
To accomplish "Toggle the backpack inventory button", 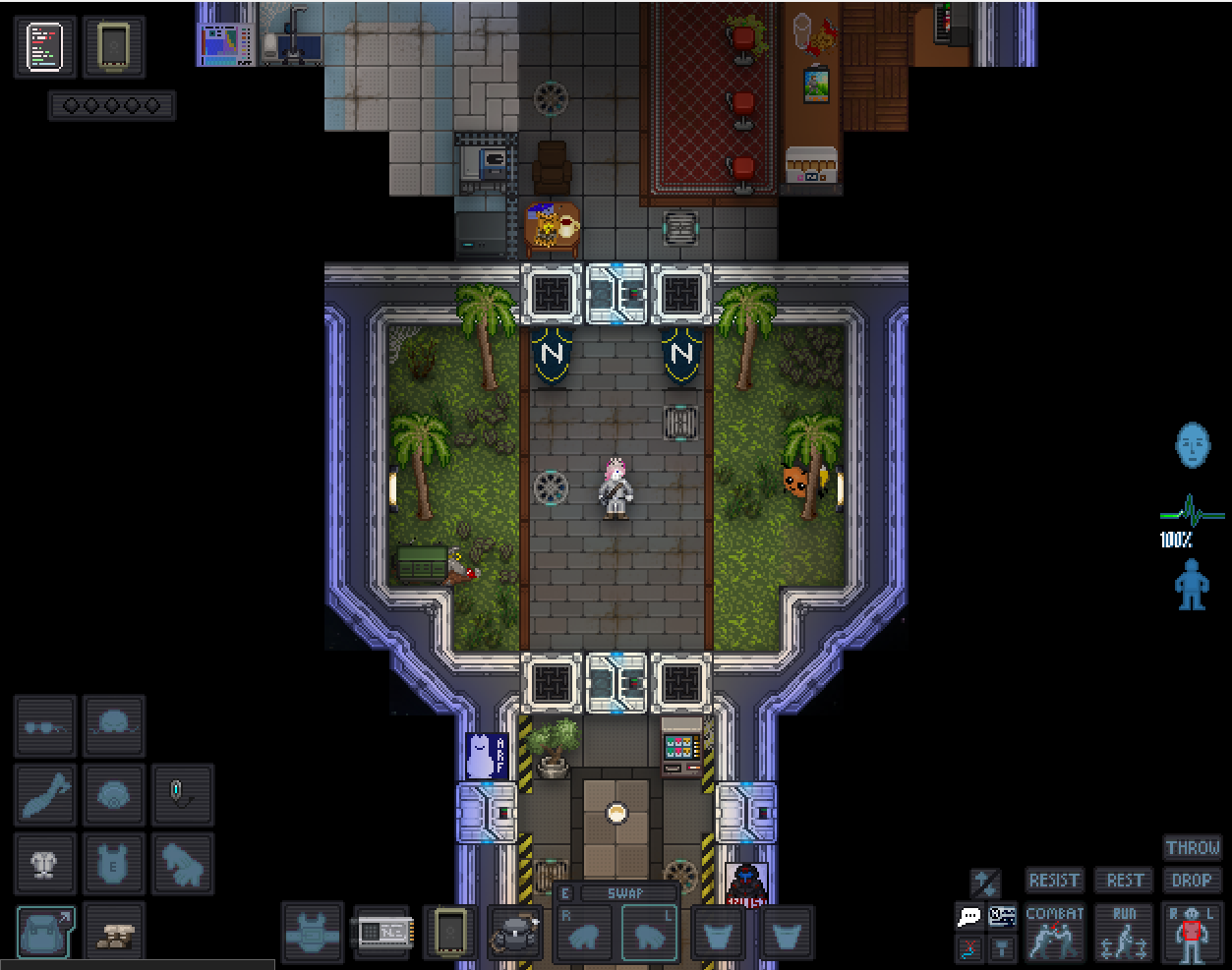I will click(x=45, y=932).
